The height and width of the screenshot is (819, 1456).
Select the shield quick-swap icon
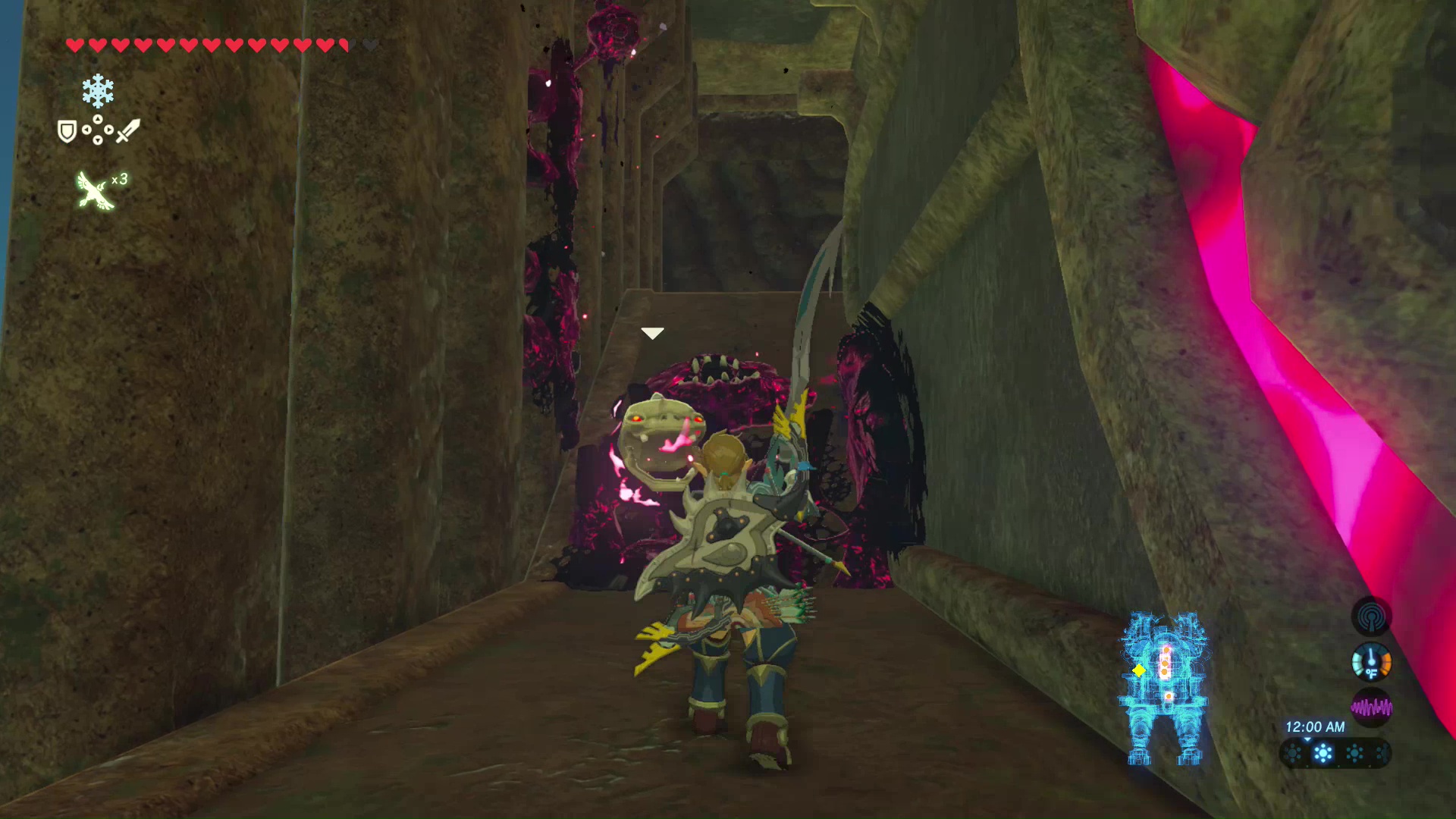[x=67, y=132]
